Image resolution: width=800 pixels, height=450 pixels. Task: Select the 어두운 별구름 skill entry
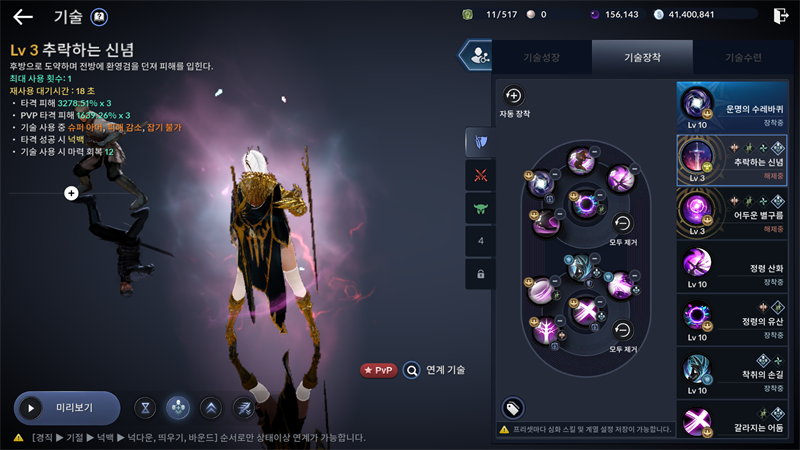coord(738,213)
